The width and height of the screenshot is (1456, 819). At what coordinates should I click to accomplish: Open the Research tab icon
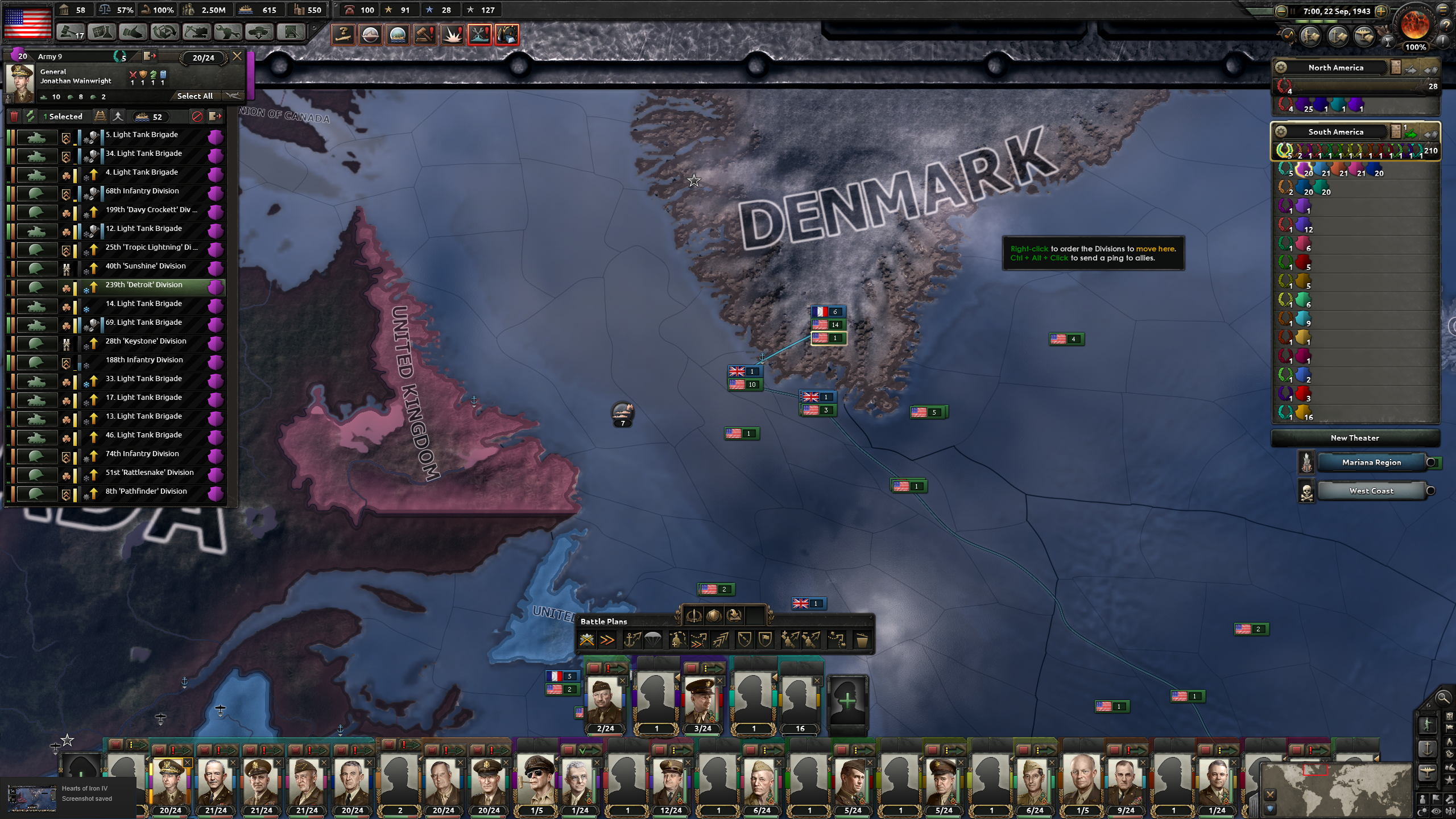click(101, 32)
